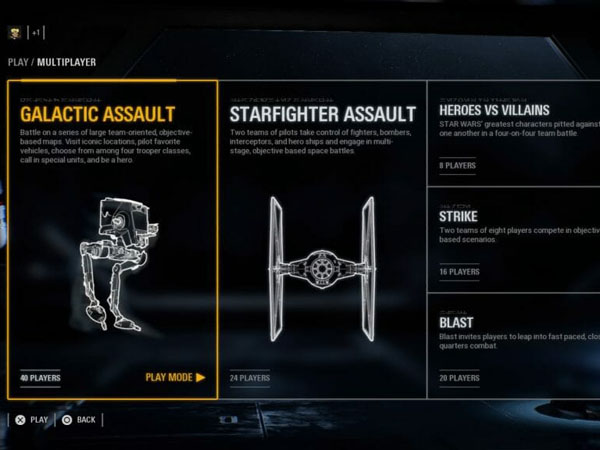Choose the Starfighter Assault mode tile
Viewport: 600px width, 450px height.
[322, 240]
